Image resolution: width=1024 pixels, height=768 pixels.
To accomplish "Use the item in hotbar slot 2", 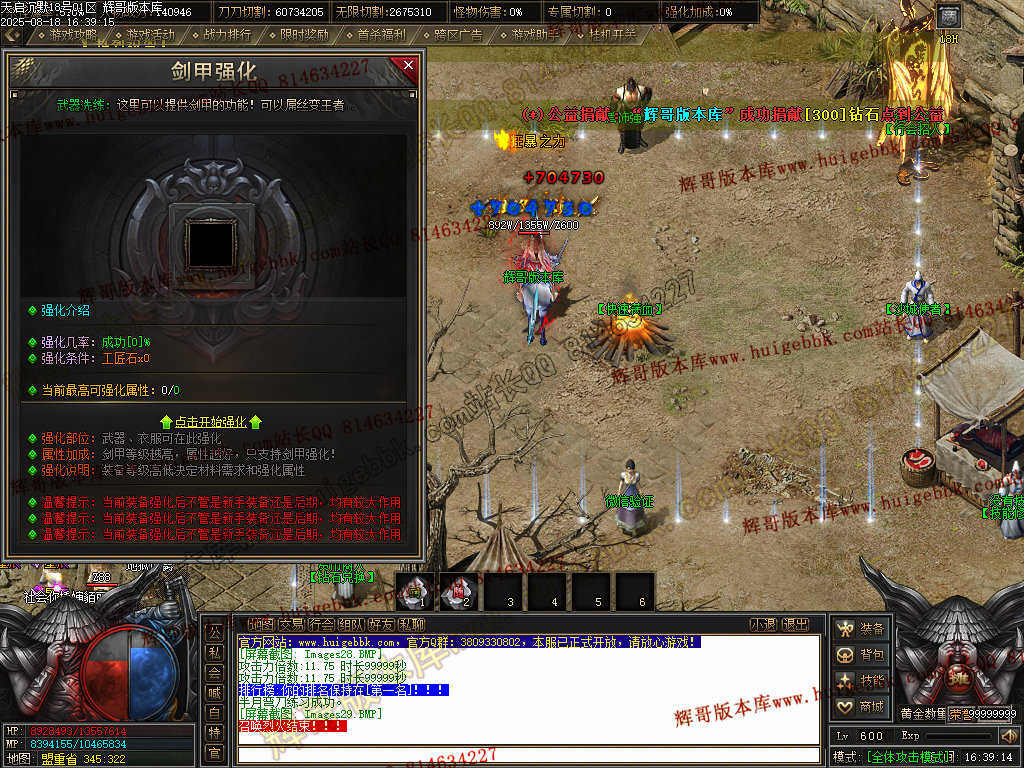I will click(x=461, y=592).
